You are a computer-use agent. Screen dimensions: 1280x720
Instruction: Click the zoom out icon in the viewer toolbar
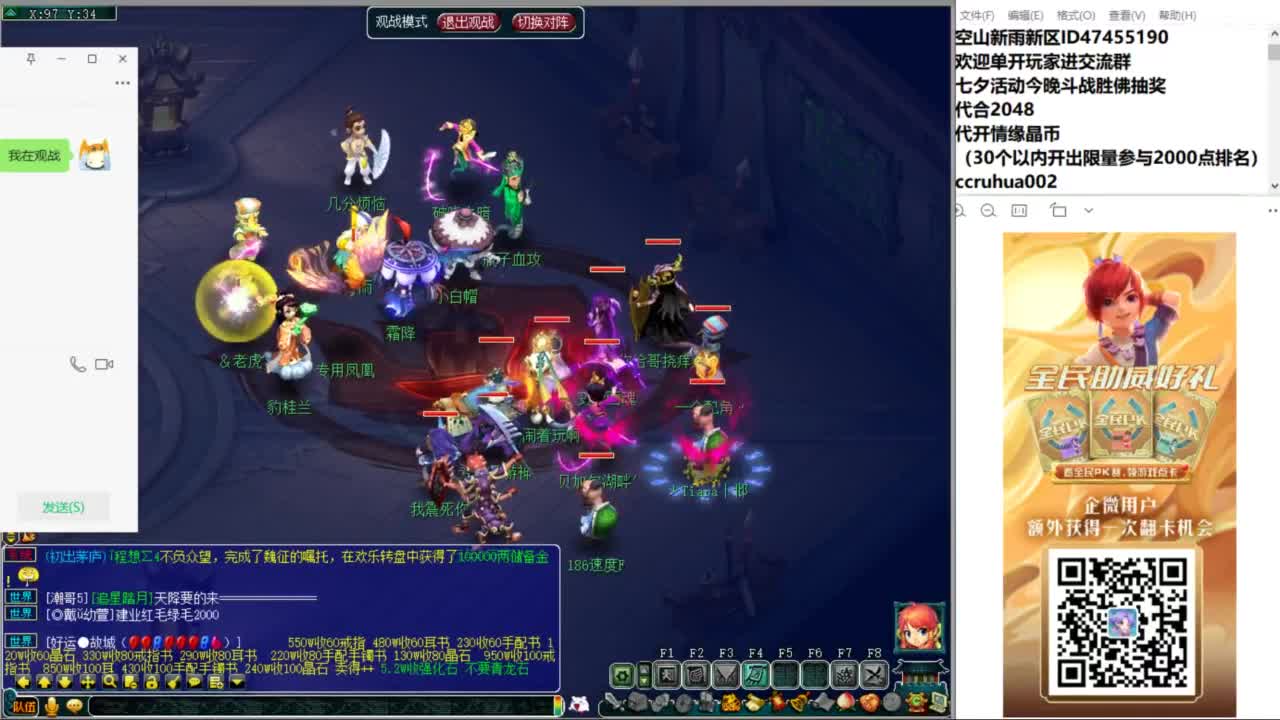tap(988, 211)
